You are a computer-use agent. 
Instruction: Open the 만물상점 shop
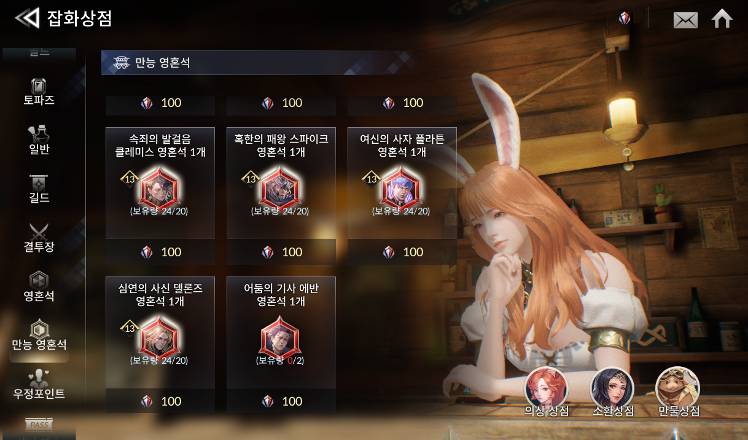(677, 391)
